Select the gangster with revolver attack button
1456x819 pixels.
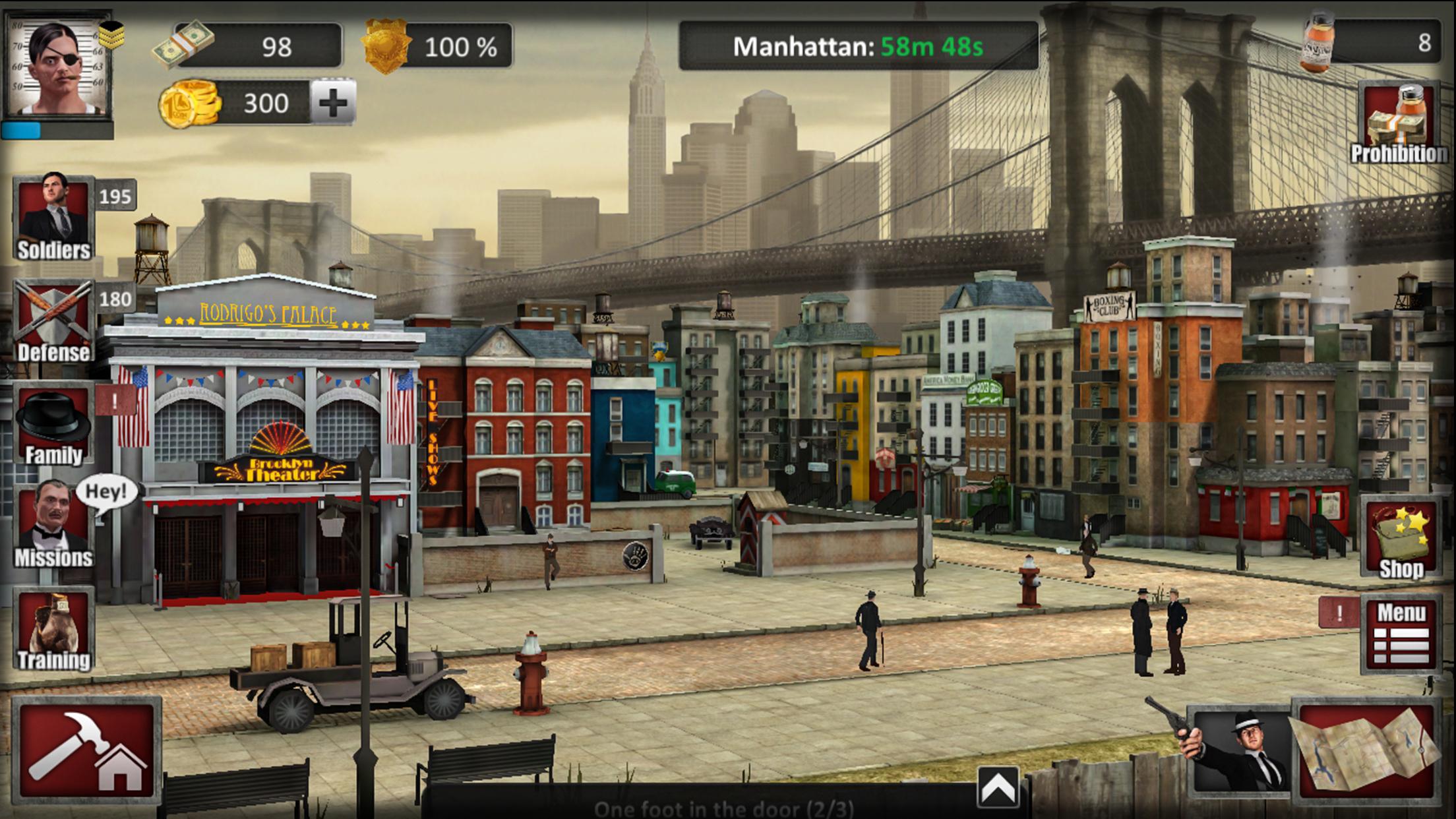[x=1240, y=750]
